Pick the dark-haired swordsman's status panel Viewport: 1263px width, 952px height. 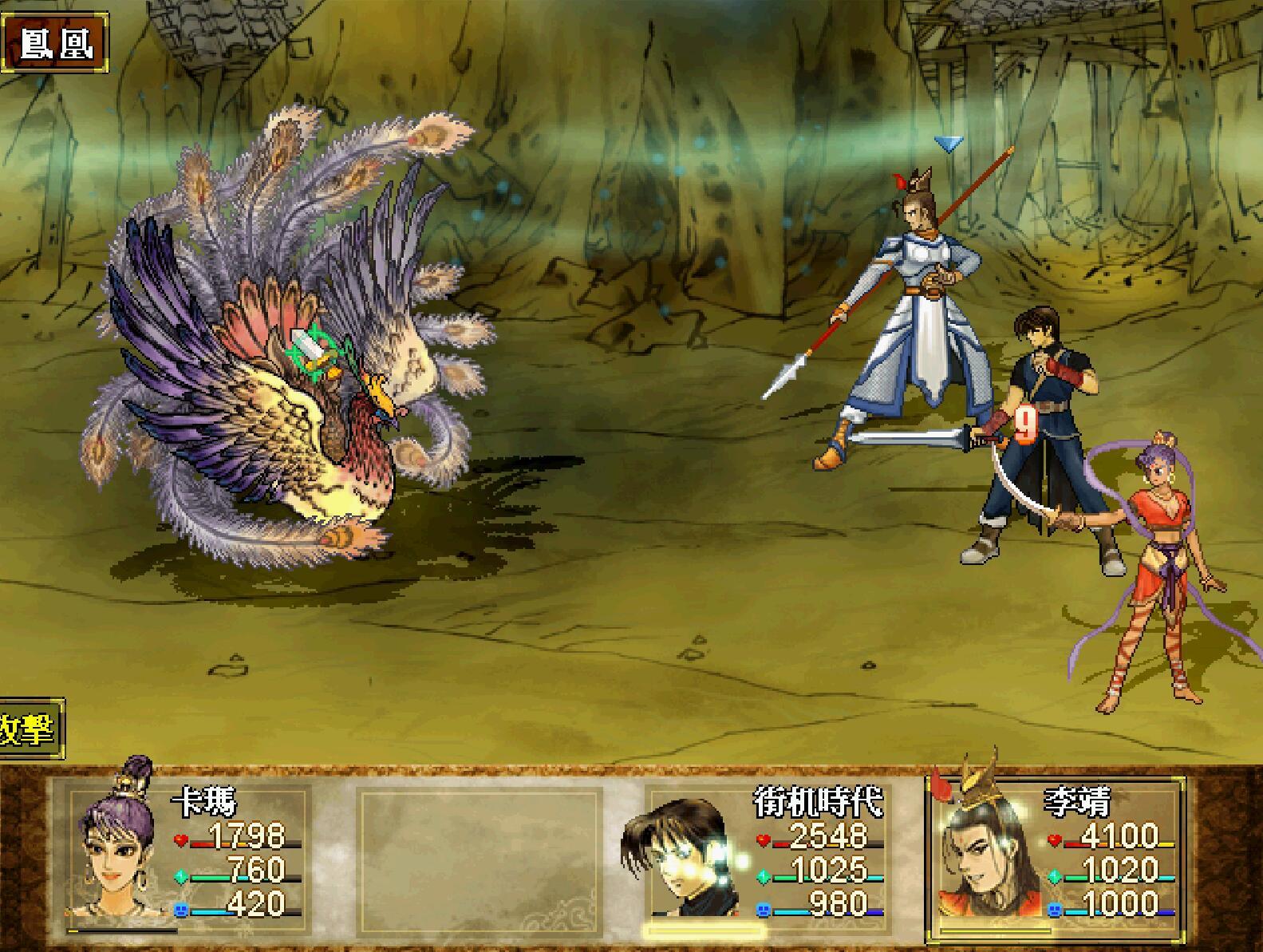pyautogui.click(x=764, y=853)
